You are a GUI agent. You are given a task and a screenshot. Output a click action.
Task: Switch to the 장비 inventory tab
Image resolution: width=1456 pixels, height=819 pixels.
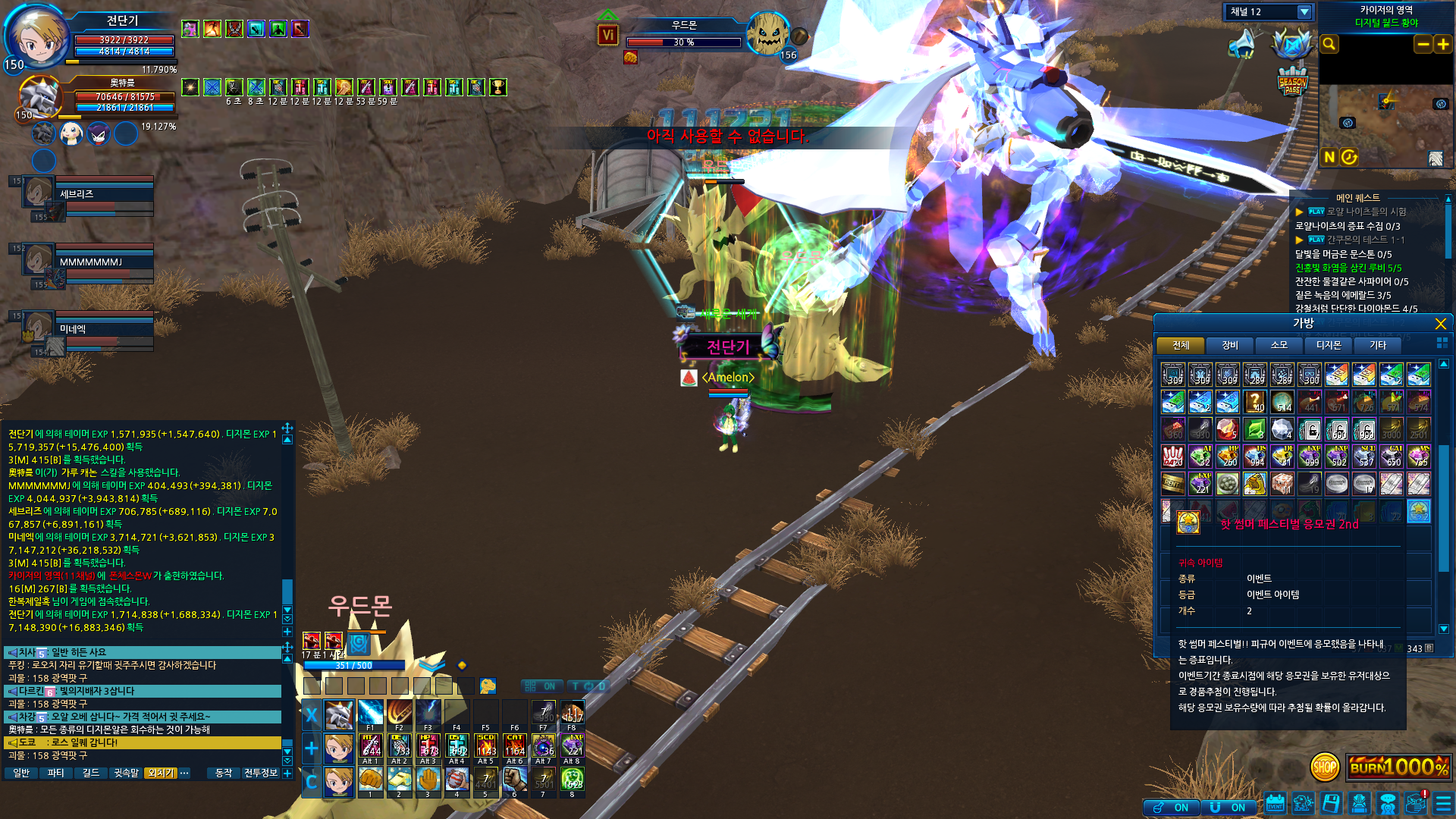1230,346
